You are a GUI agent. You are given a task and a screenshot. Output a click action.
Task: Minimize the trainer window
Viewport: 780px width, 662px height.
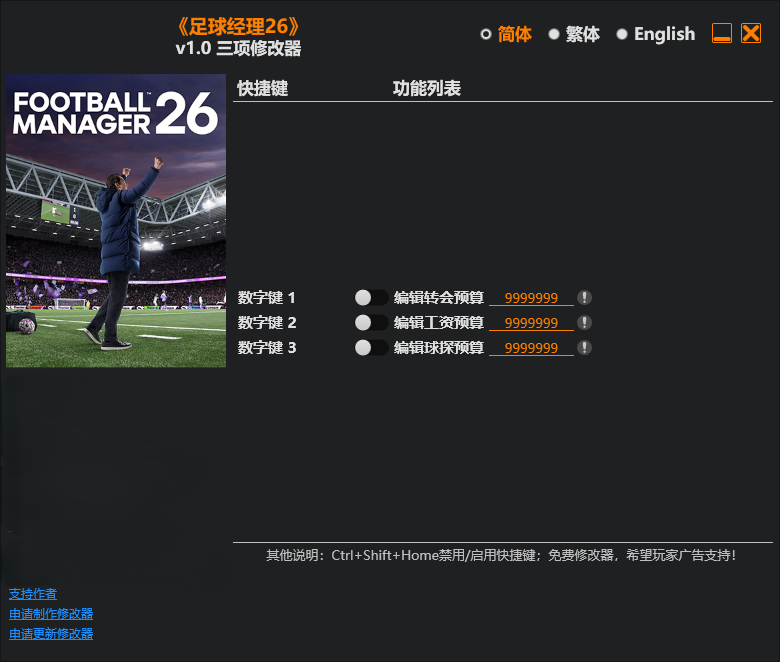click(x=722, y=34)
